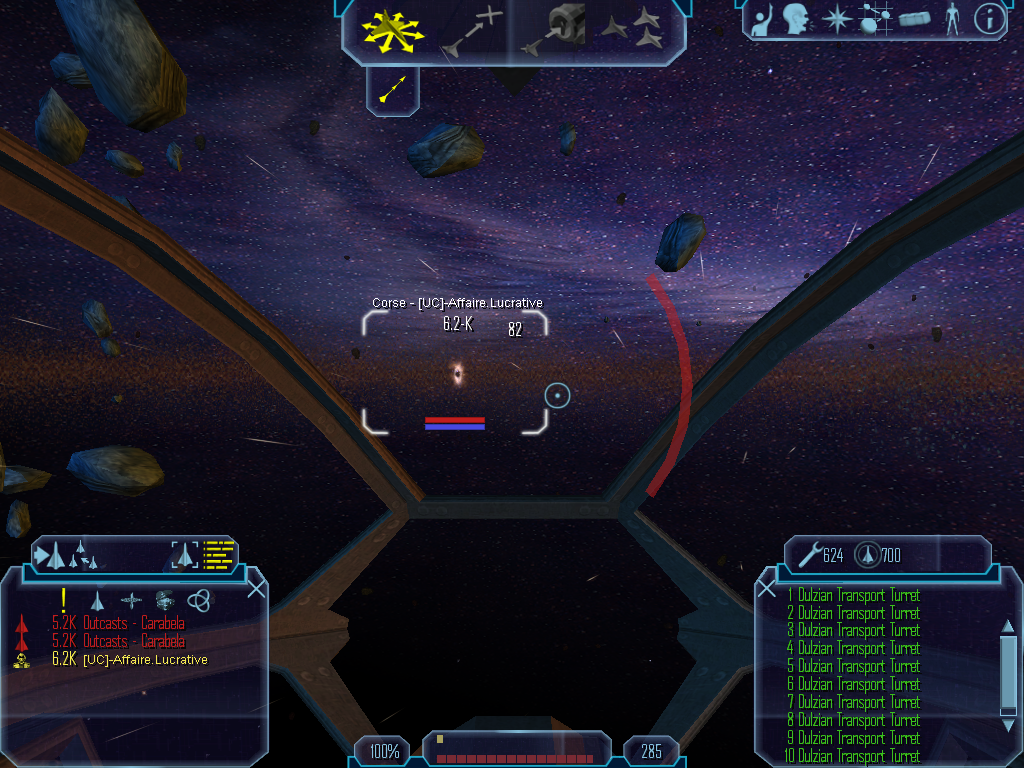Open the waving figure request menu

coord(763,18)
